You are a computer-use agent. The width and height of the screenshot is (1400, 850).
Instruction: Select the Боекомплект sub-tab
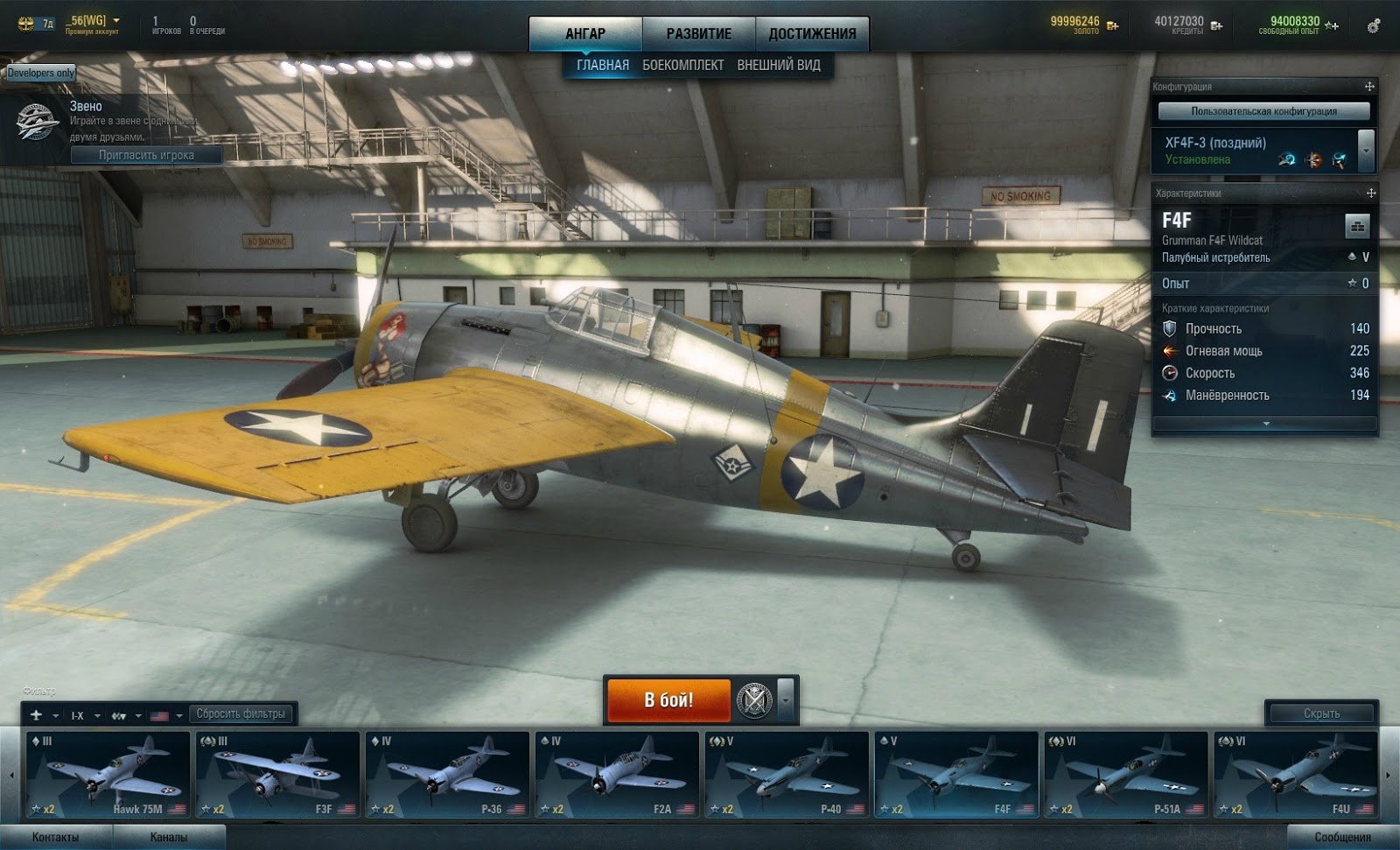[x=682, y=65]
